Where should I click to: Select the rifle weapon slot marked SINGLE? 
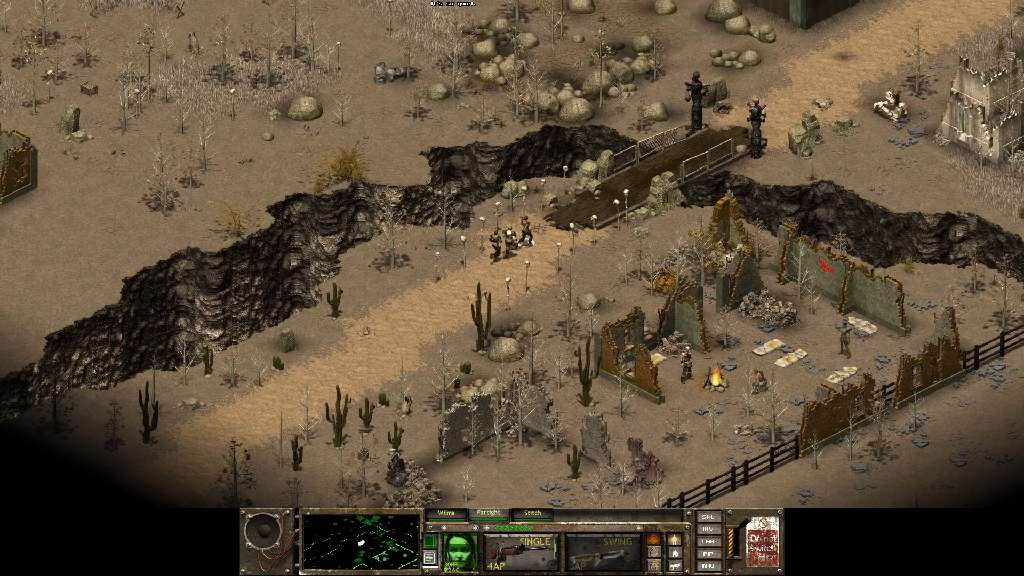pos(521,551)
